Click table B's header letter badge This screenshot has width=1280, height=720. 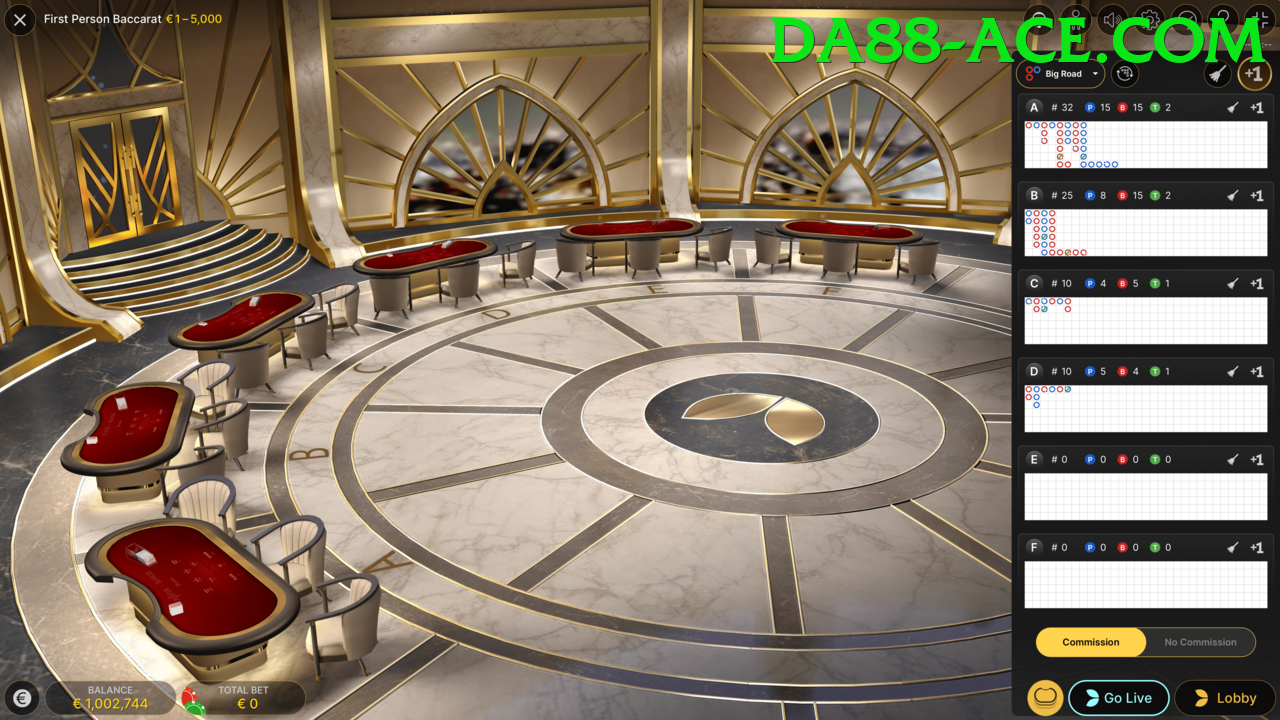pos(1034,195)
